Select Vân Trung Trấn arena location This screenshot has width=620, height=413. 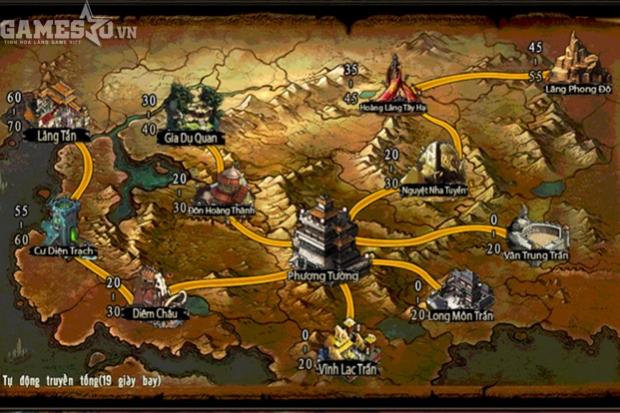539,233
